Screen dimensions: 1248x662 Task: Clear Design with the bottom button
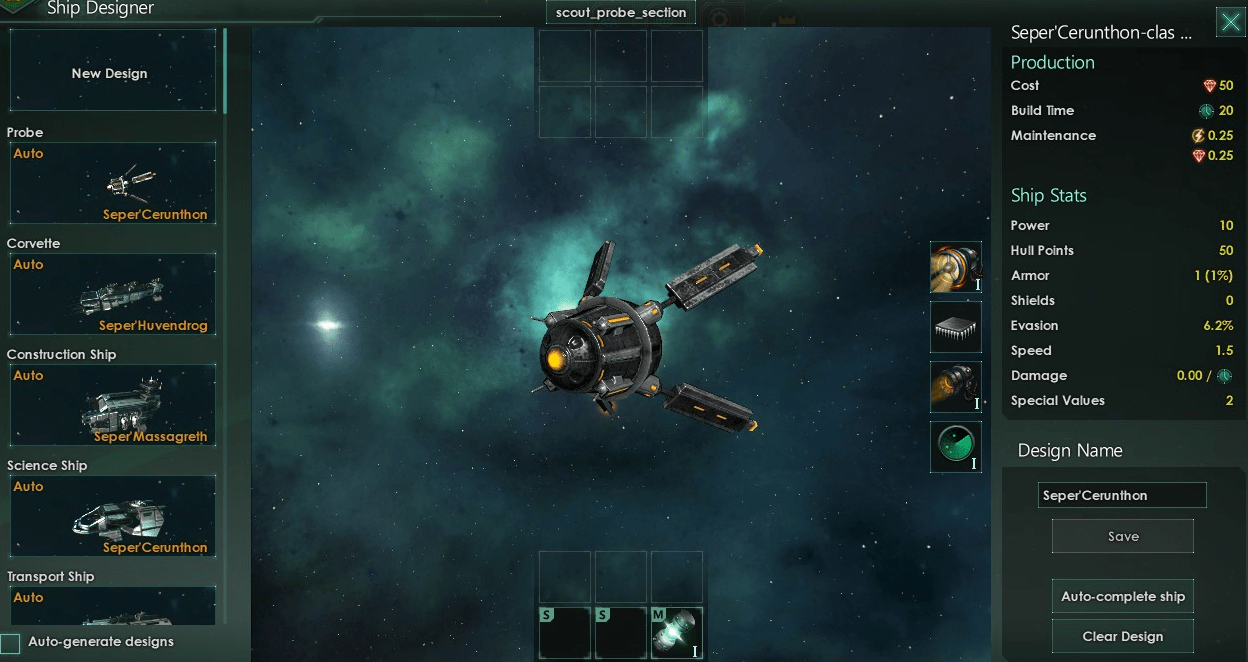coord(1122,636)
